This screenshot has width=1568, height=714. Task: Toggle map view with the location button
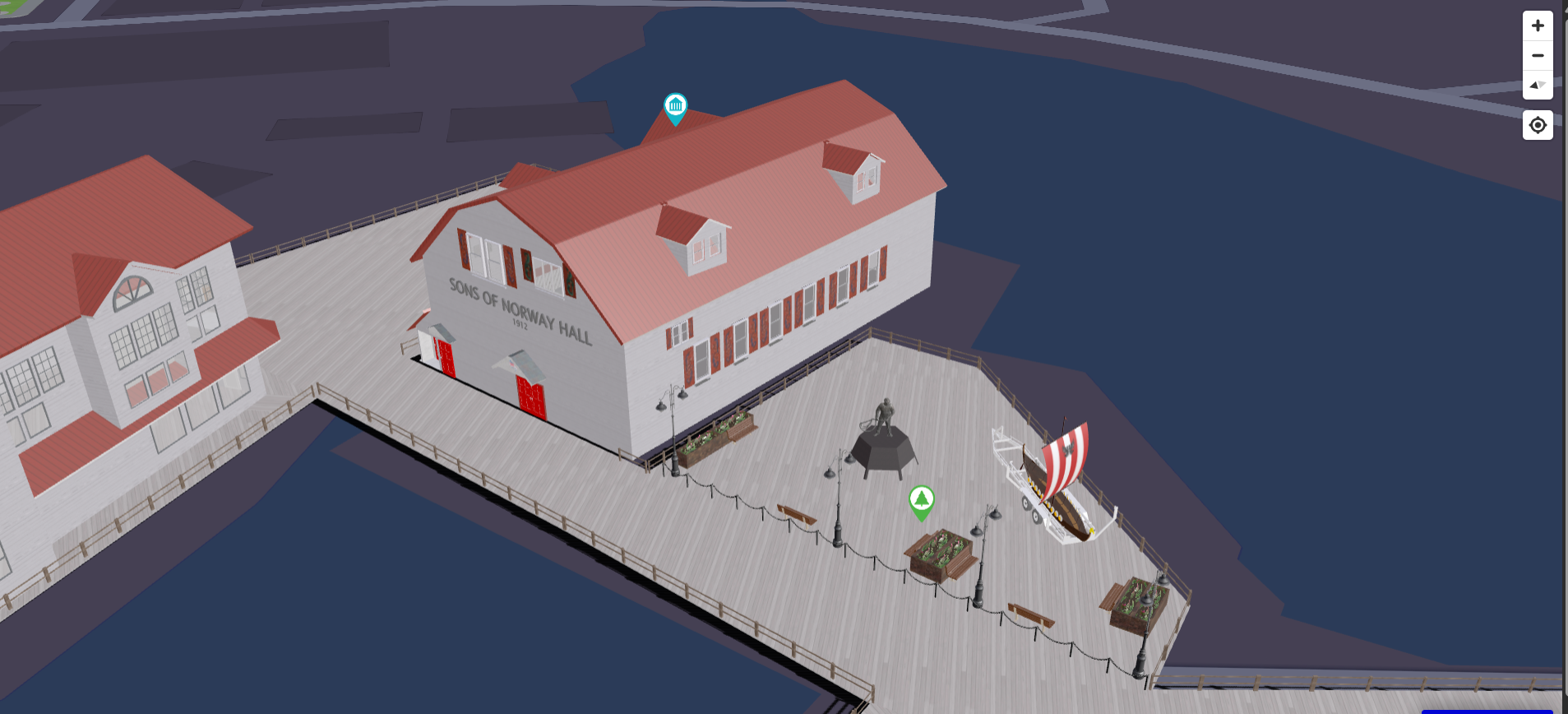point(1537,124)
